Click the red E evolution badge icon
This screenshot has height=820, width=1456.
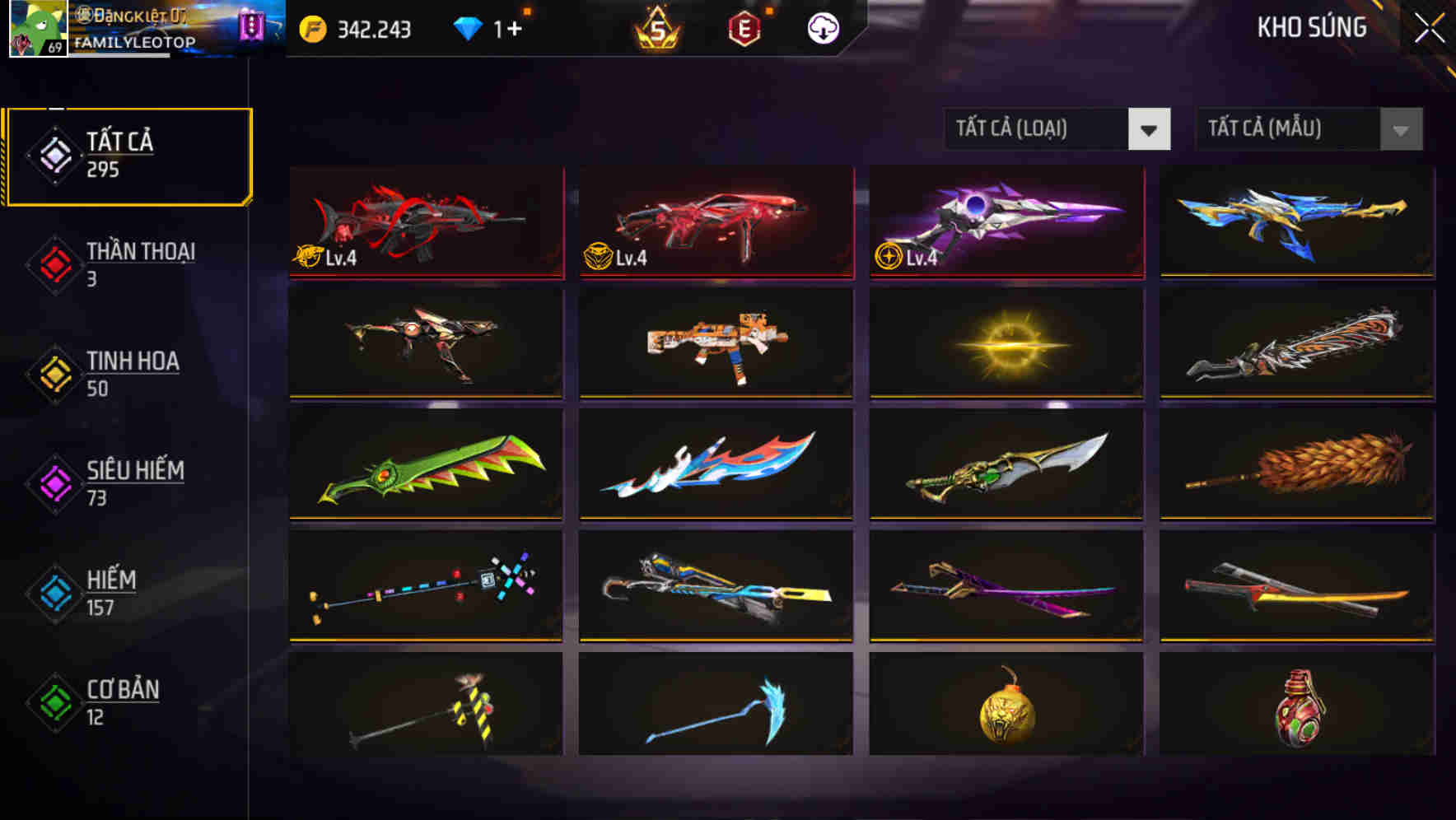743,27
